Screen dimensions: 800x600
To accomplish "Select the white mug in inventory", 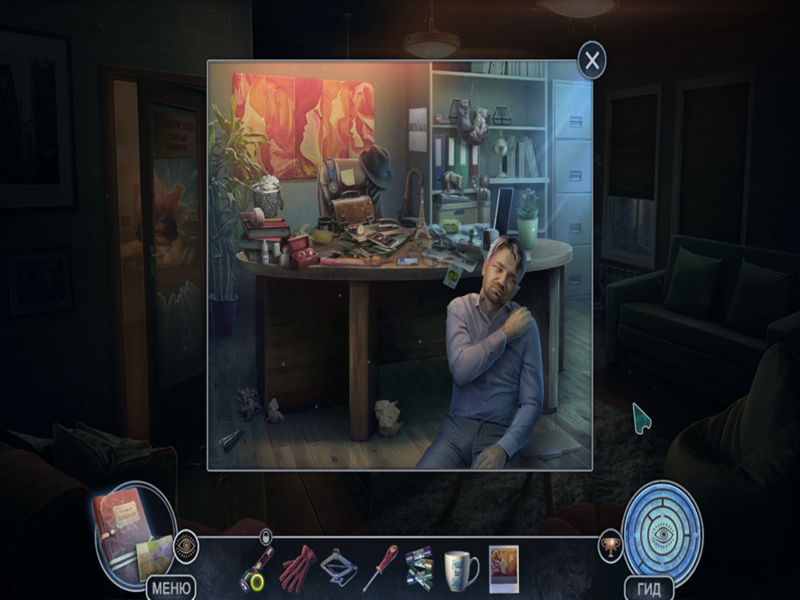I will point(461,569).
